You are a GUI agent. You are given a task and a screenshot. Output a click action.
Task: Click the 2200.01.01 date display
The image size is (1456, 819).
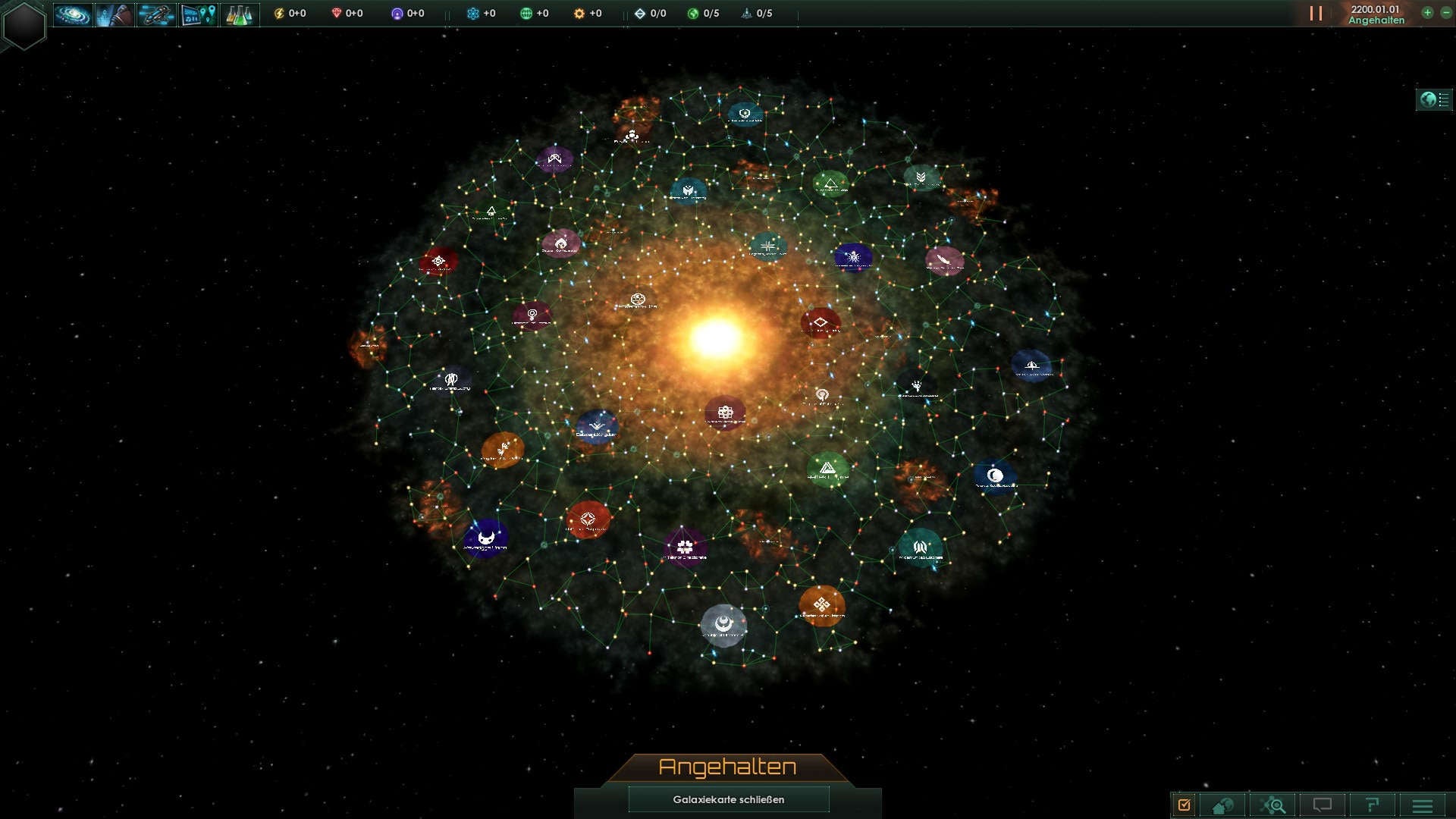[1374, 8]
